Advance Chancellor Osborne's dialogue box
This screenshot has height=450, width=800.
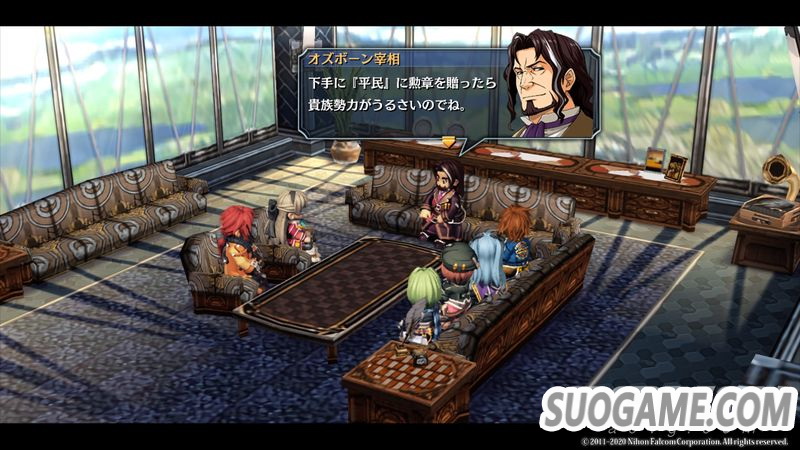(400, 92)
